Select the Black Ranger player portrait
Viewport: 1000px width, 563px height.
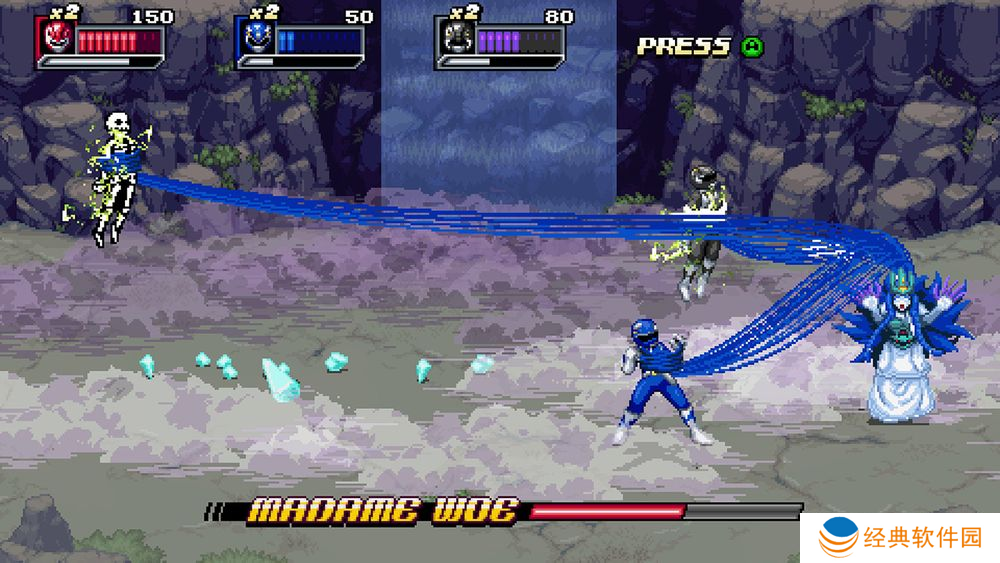pos(456,40)
